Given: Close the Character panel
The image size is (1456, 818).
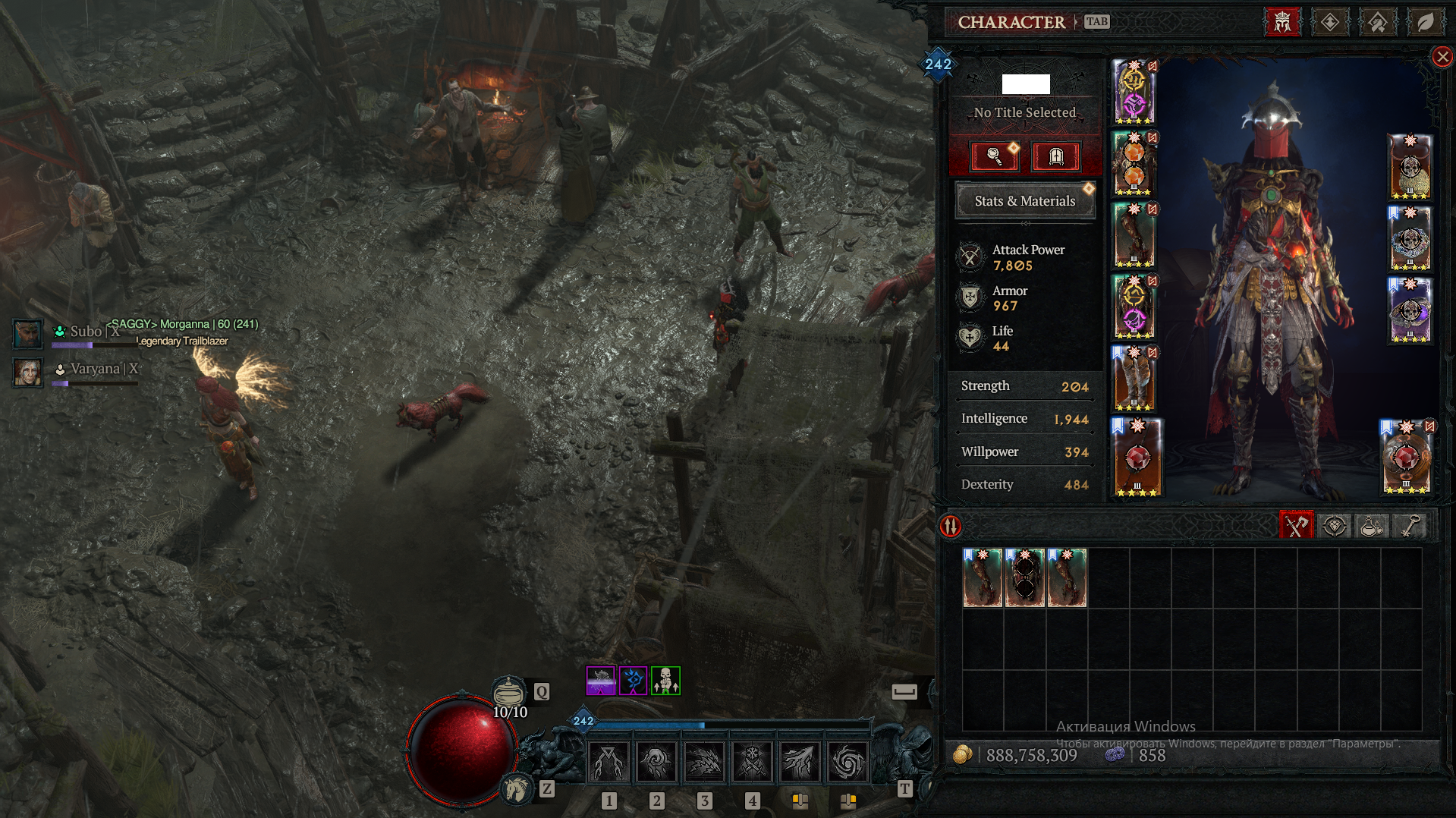Looking at the screenshot, I should 1442,57.
